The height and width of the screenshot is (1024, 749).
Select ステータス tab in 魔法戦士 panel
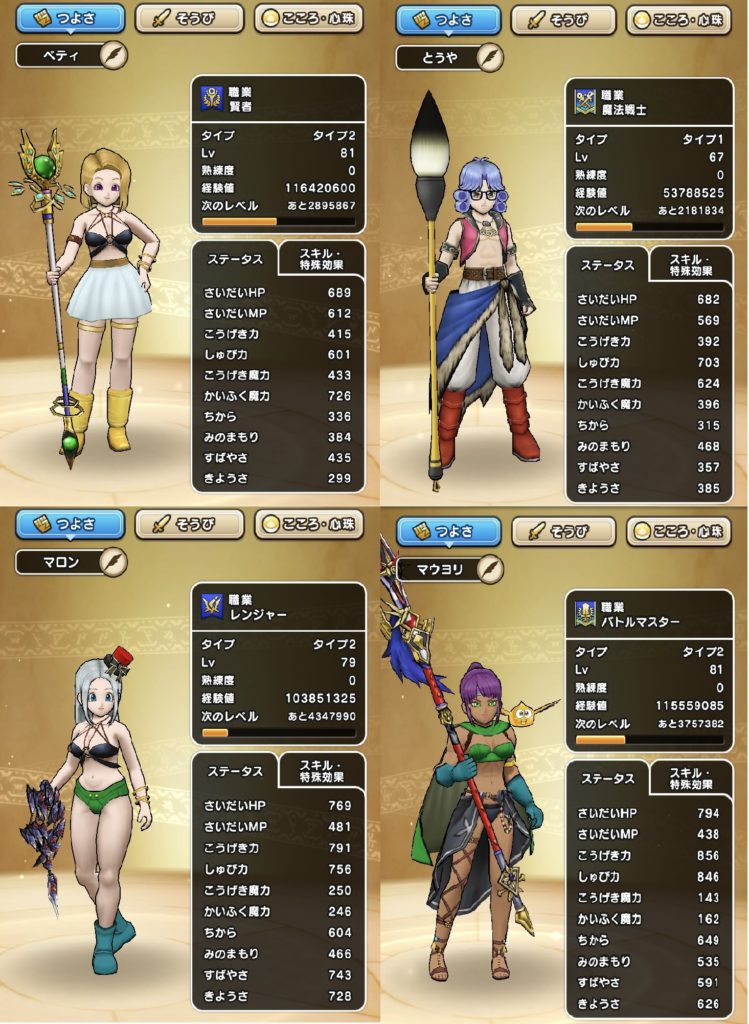coord(606,266)
